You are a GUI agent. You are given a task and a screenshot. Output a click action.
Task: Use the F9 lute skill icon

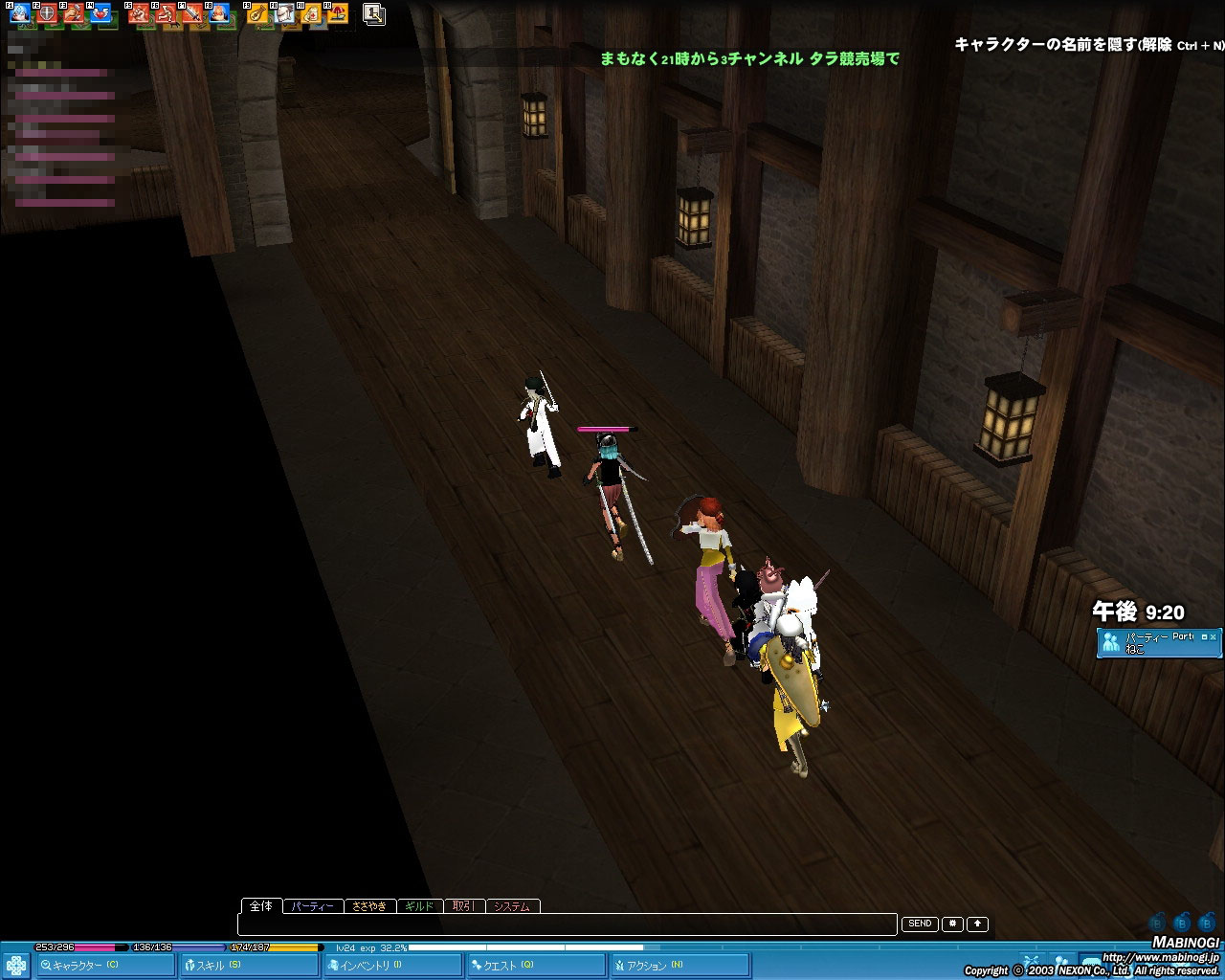pos(259,13)
